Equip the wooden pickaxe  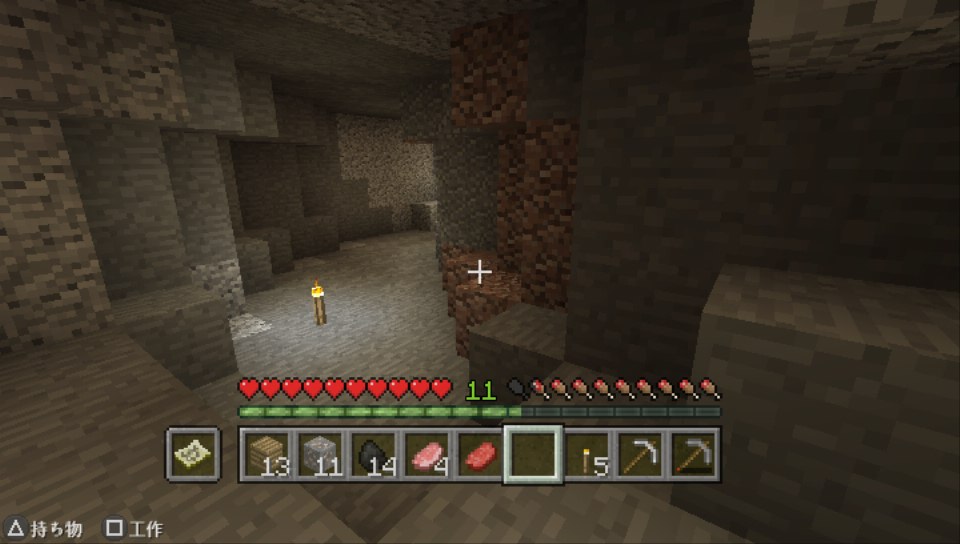click(x=640, y=455)
